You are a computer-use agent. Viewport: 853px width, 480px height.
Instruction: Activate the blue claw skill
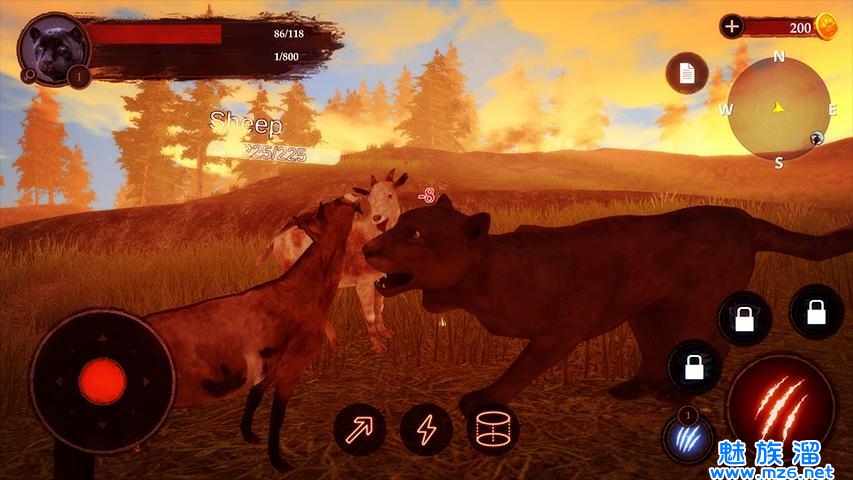click(x=687, y=437)
